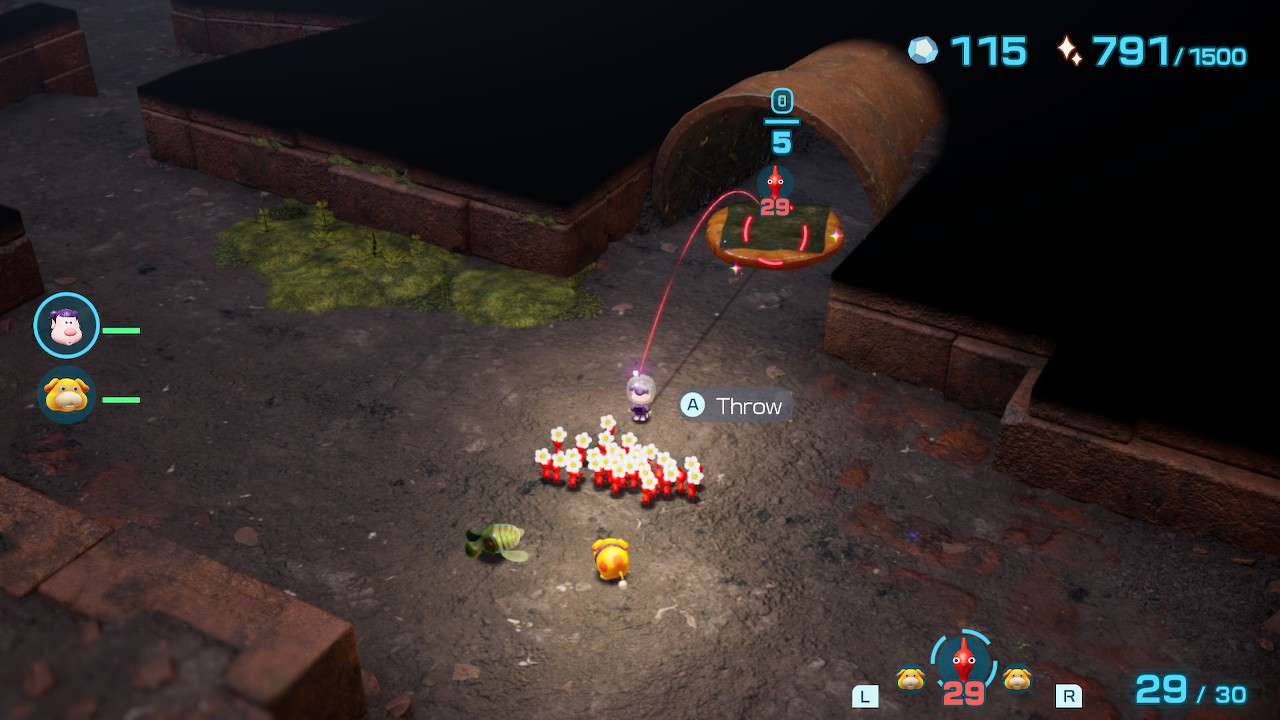Pick the Oatchi icon beside the L label
The height and width of the screenshot is (720, 1280).
tap(910, 679)
